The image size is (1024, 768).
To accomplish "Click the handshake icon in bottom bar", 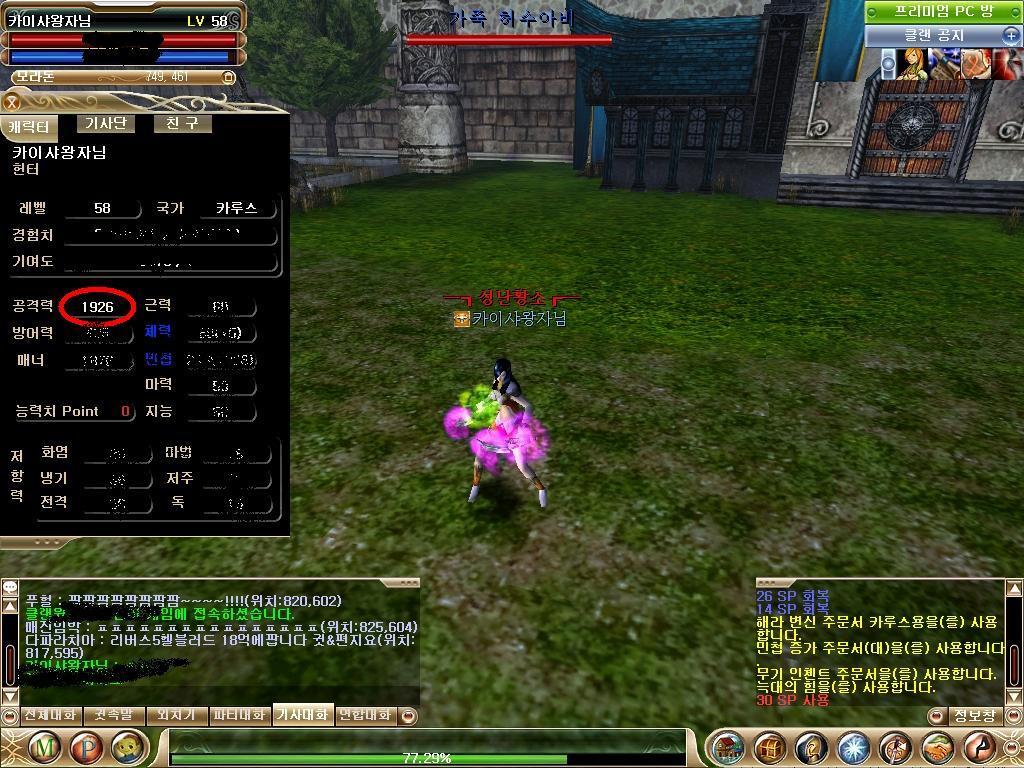I will coord(938,748).
